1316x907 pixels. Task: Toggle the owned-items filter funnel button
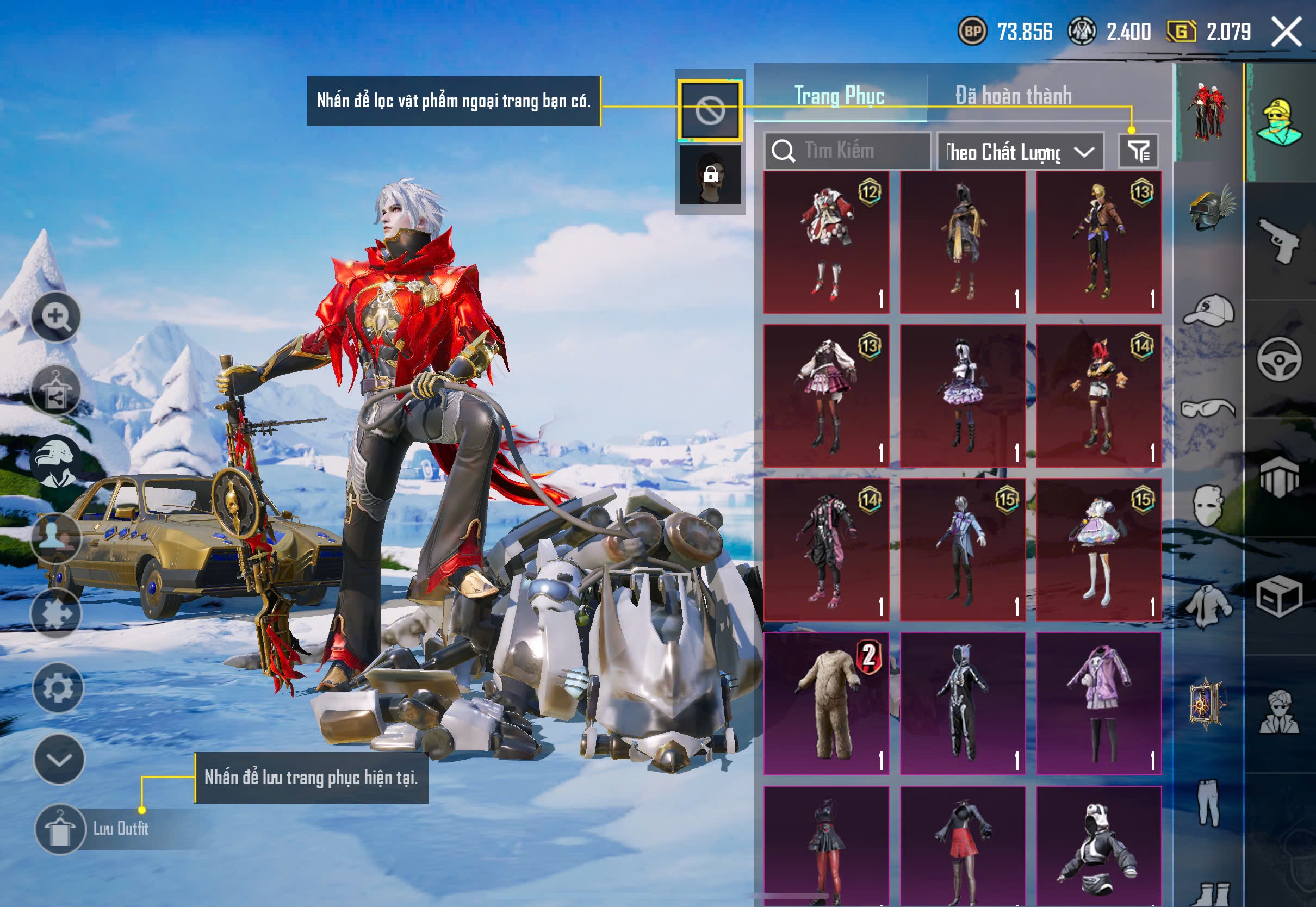coord(1138,151)
